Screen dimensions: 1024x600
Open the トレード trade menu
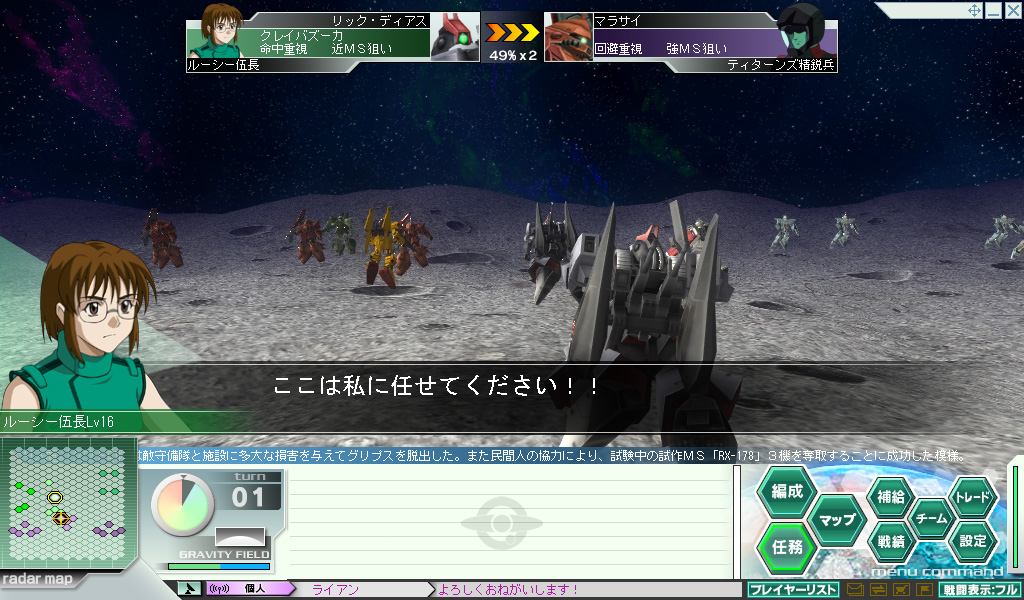click(972, 496)
